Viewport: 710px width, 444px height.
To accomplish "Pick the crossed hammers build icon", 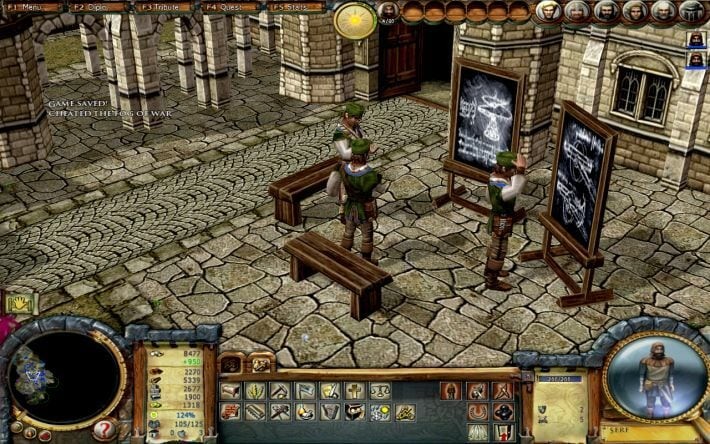I will [x=280, y=412].
